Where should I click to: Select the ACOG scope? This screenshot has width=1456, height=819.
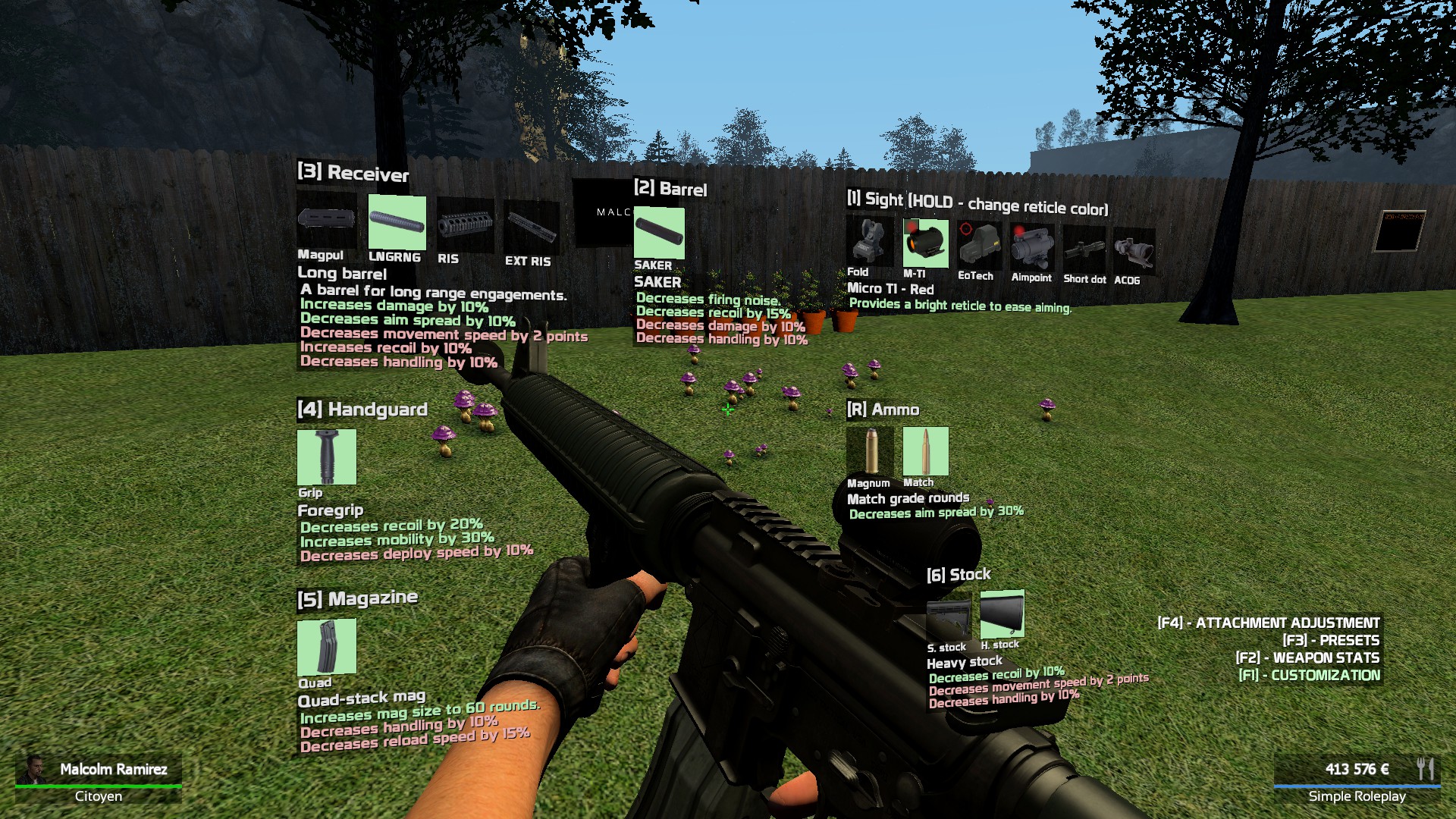(1134, 251)
